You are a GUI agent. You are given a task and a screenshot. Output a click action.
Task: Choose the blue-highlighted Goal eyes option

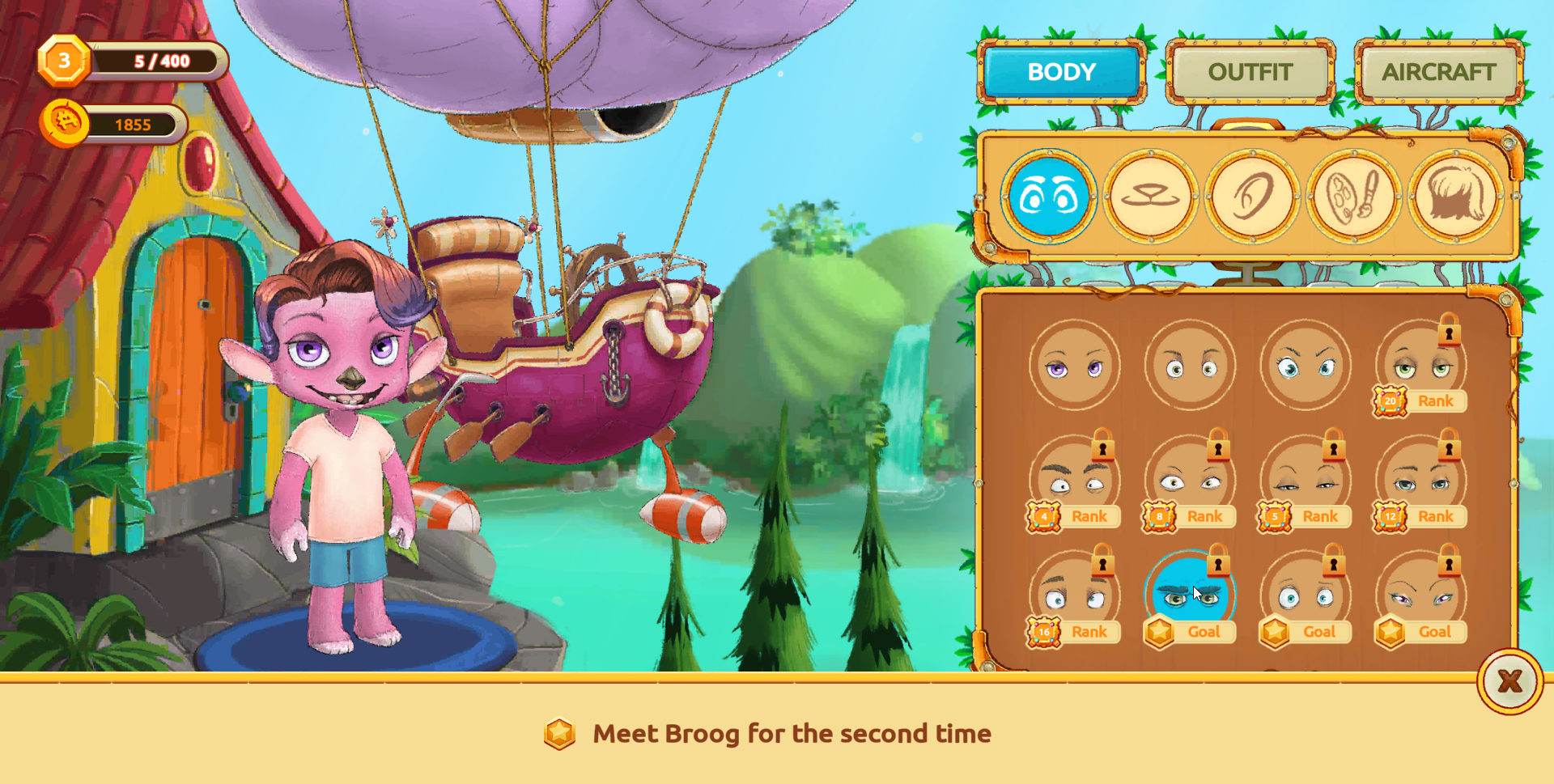coord(1188,597)
